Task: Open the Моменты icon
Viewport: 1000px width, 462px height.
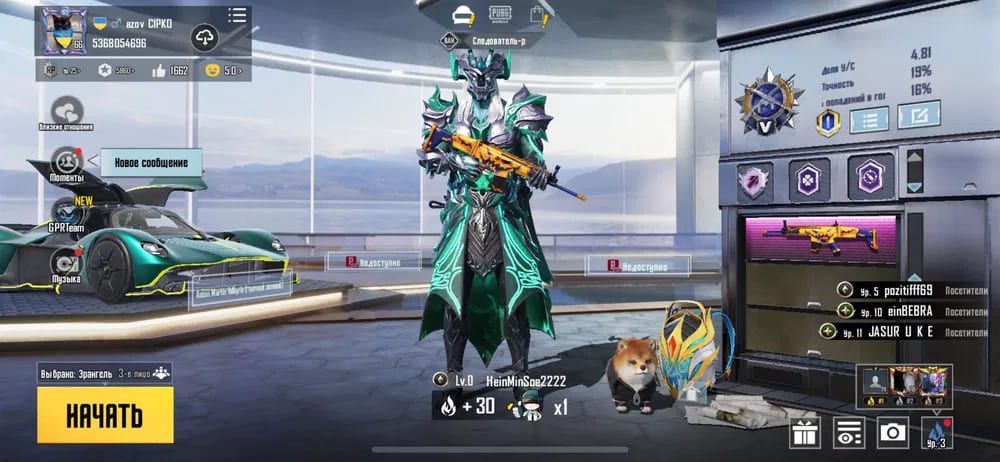Action: (x=67, y=160)
